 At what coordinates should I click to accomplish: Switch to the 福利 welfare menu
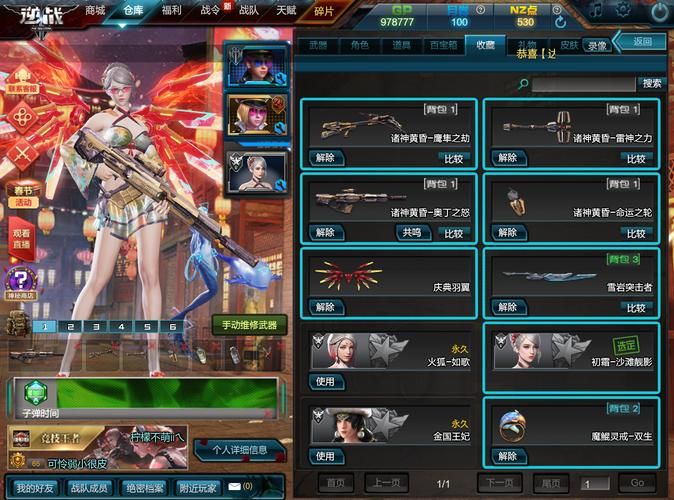pyautogui.click(x=171, y=9)
